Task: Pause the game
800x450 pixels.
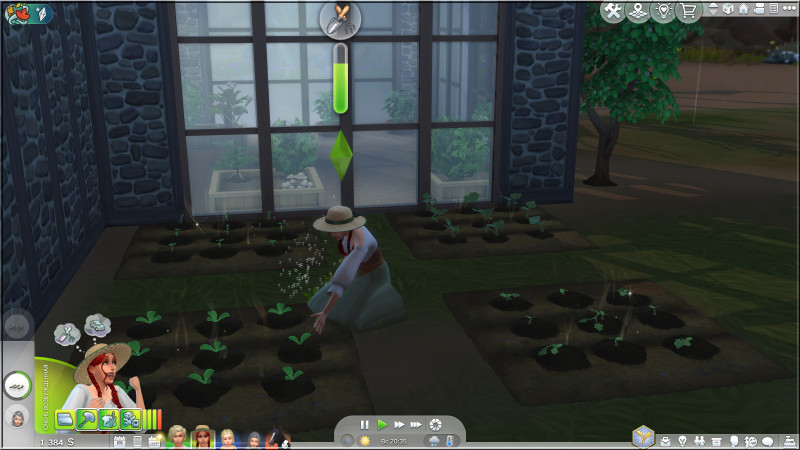Action: pos(365,425)
